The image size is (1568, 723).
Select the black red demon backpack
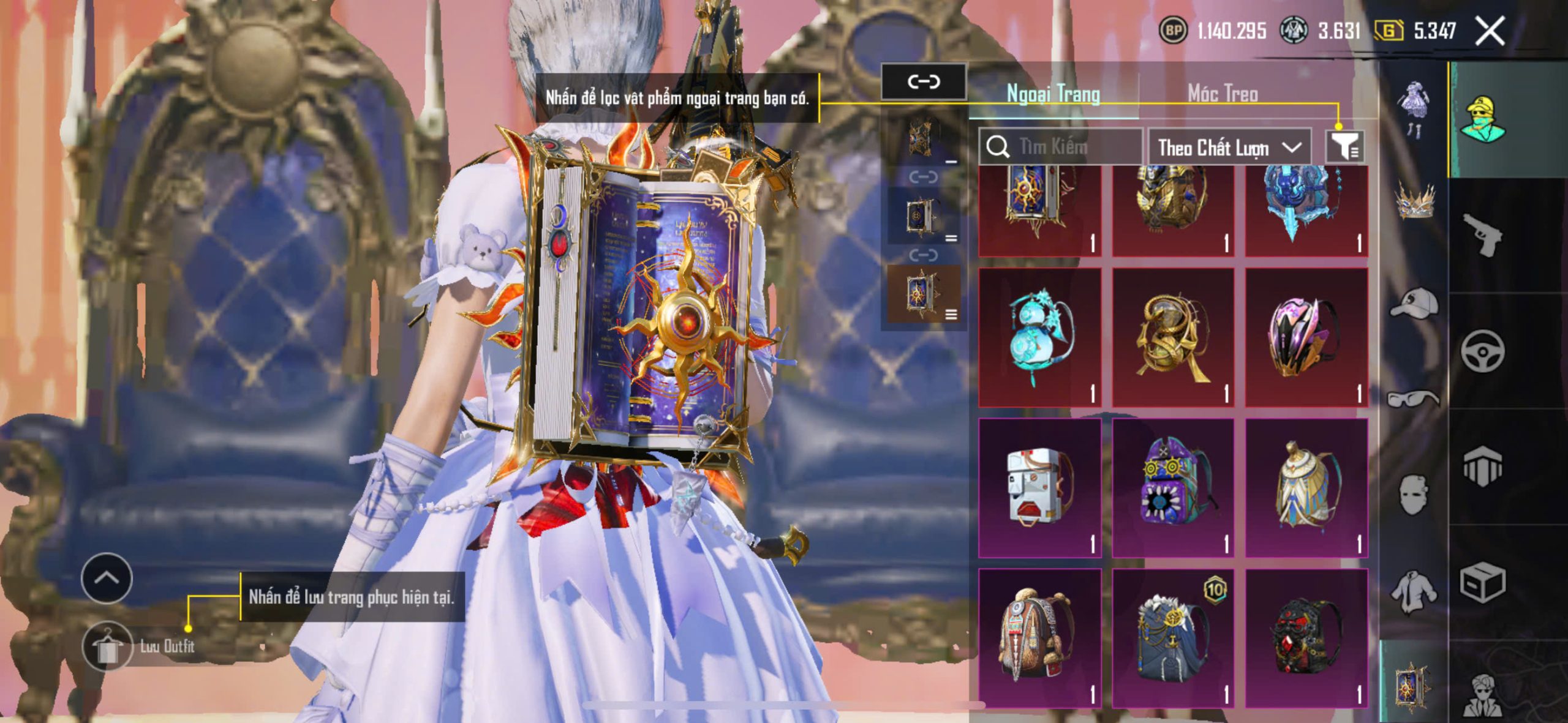pyautogui.click(x=1306, y=638)
